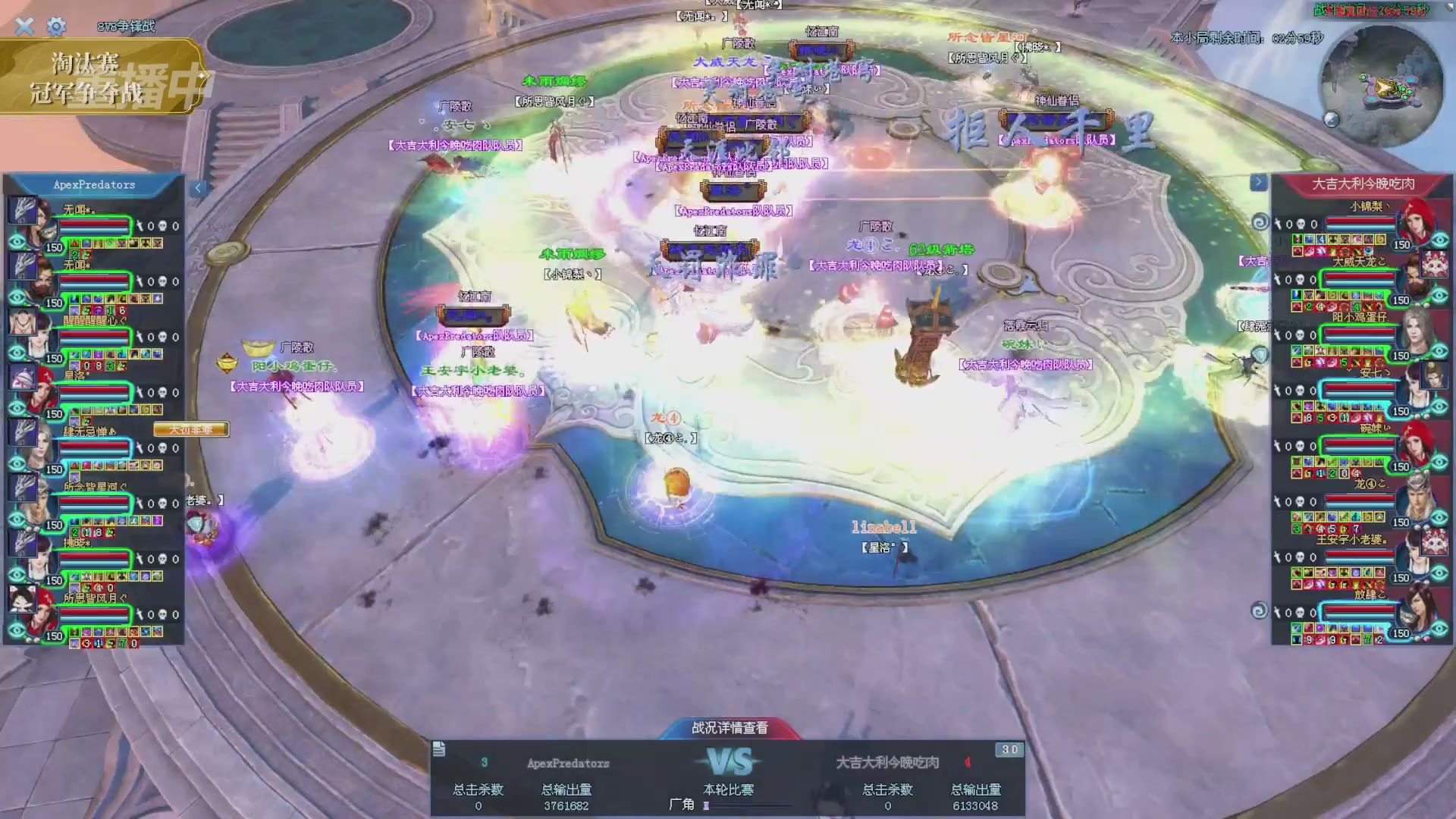Select player 所念皆星河 row in left panel

95,502
